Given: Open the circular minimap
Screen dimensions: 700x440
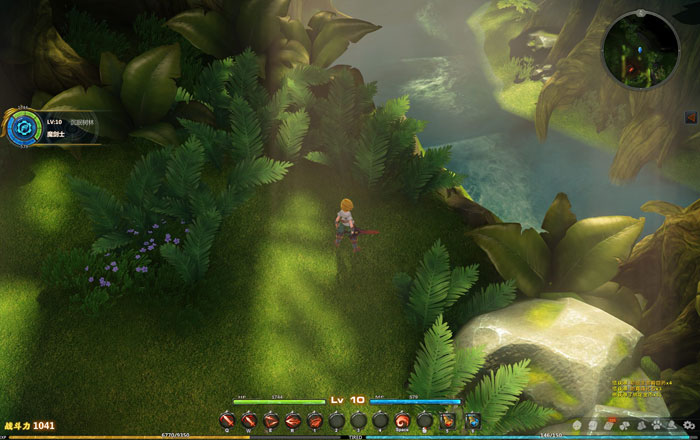Looking at the screenshot, I should pyautogui.click(x=642, y=48).
